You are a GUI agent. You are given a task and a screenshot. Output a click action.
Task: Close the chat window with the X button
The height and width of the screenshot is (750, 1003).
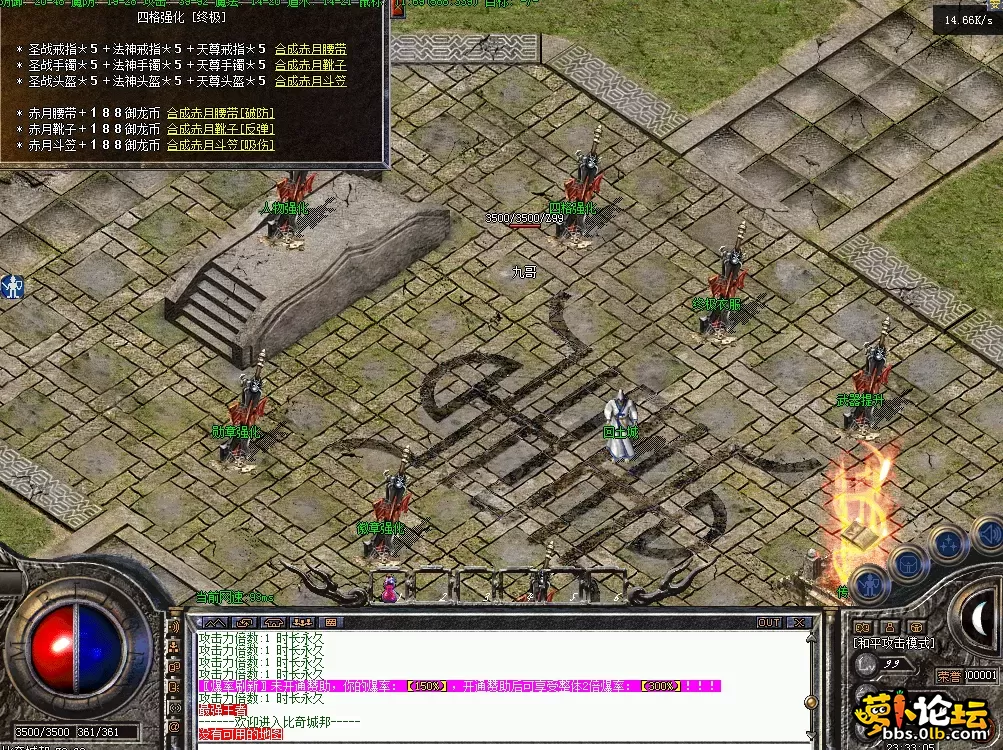coord(799,622)
